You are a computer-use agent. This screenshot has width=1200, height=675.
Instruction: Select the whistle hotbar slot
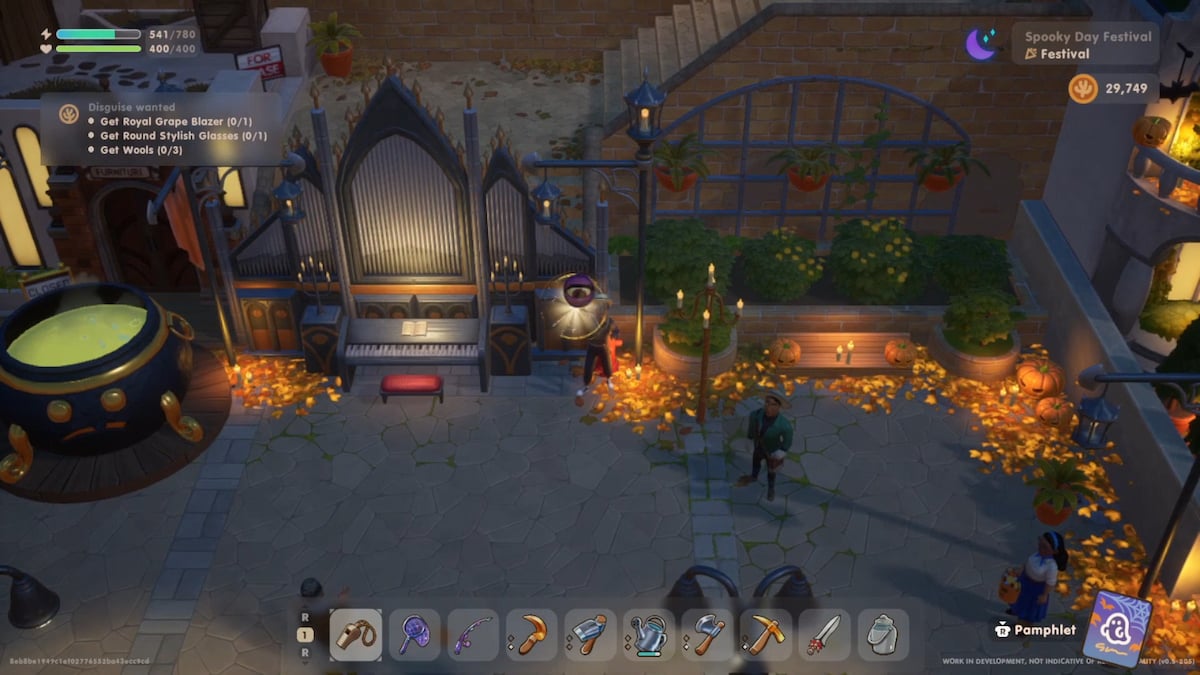click(355, 635)
